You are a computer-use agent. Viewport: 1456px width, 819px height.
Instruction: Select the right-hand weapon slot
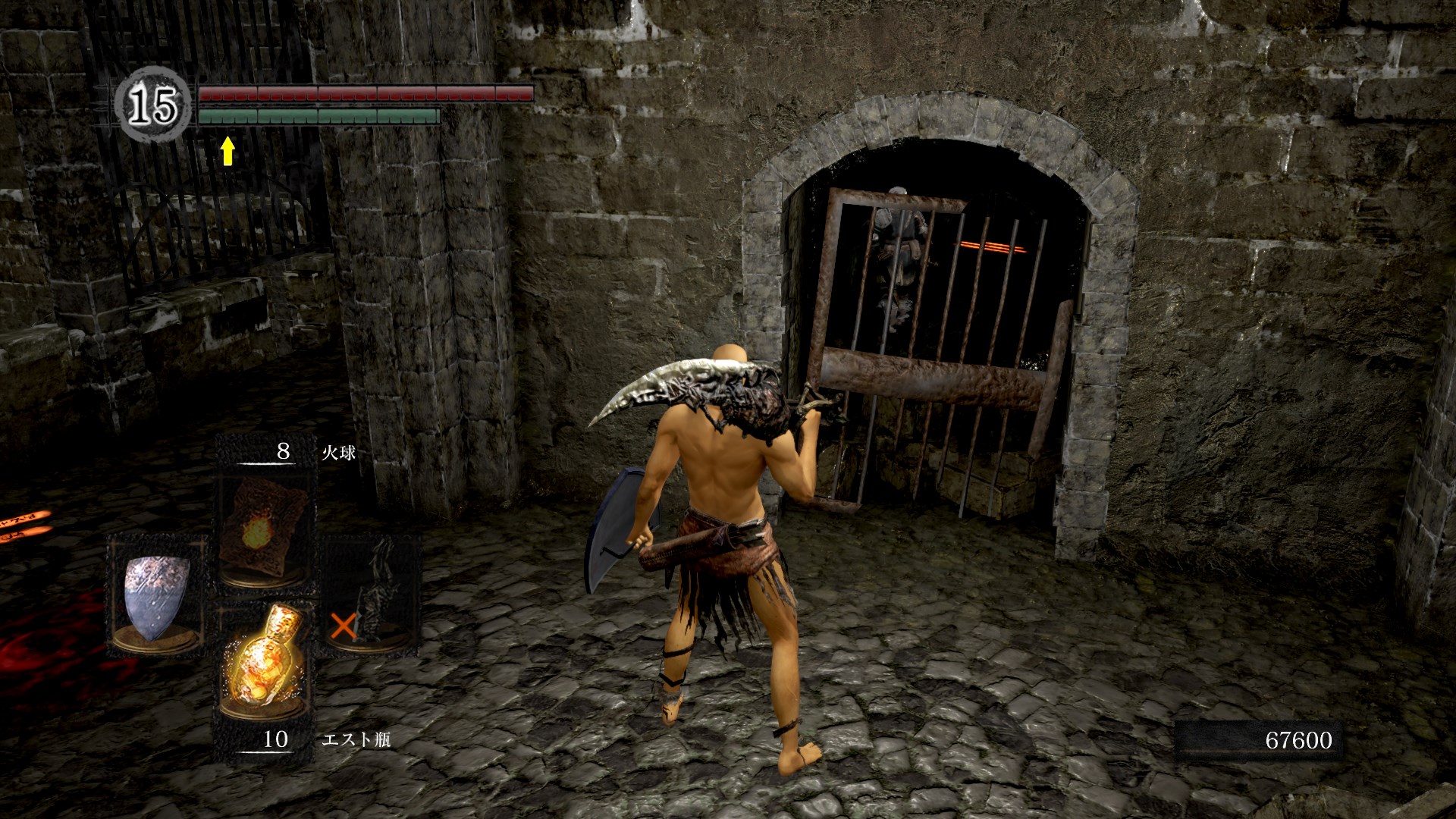point(371,591)
